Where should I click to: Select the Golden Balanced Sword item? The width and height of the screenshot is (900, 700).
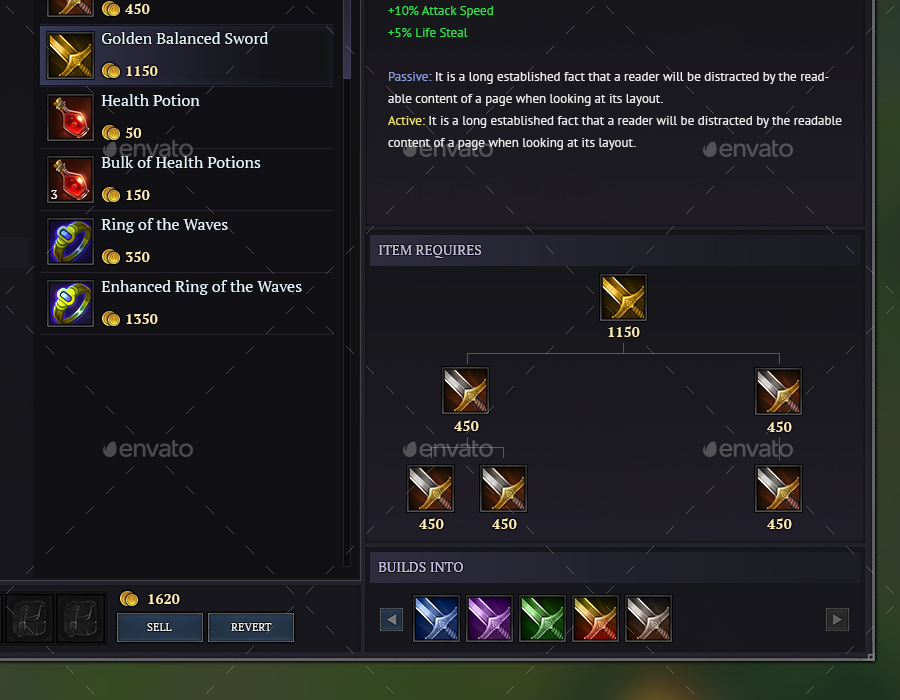[x=186, y=55]
